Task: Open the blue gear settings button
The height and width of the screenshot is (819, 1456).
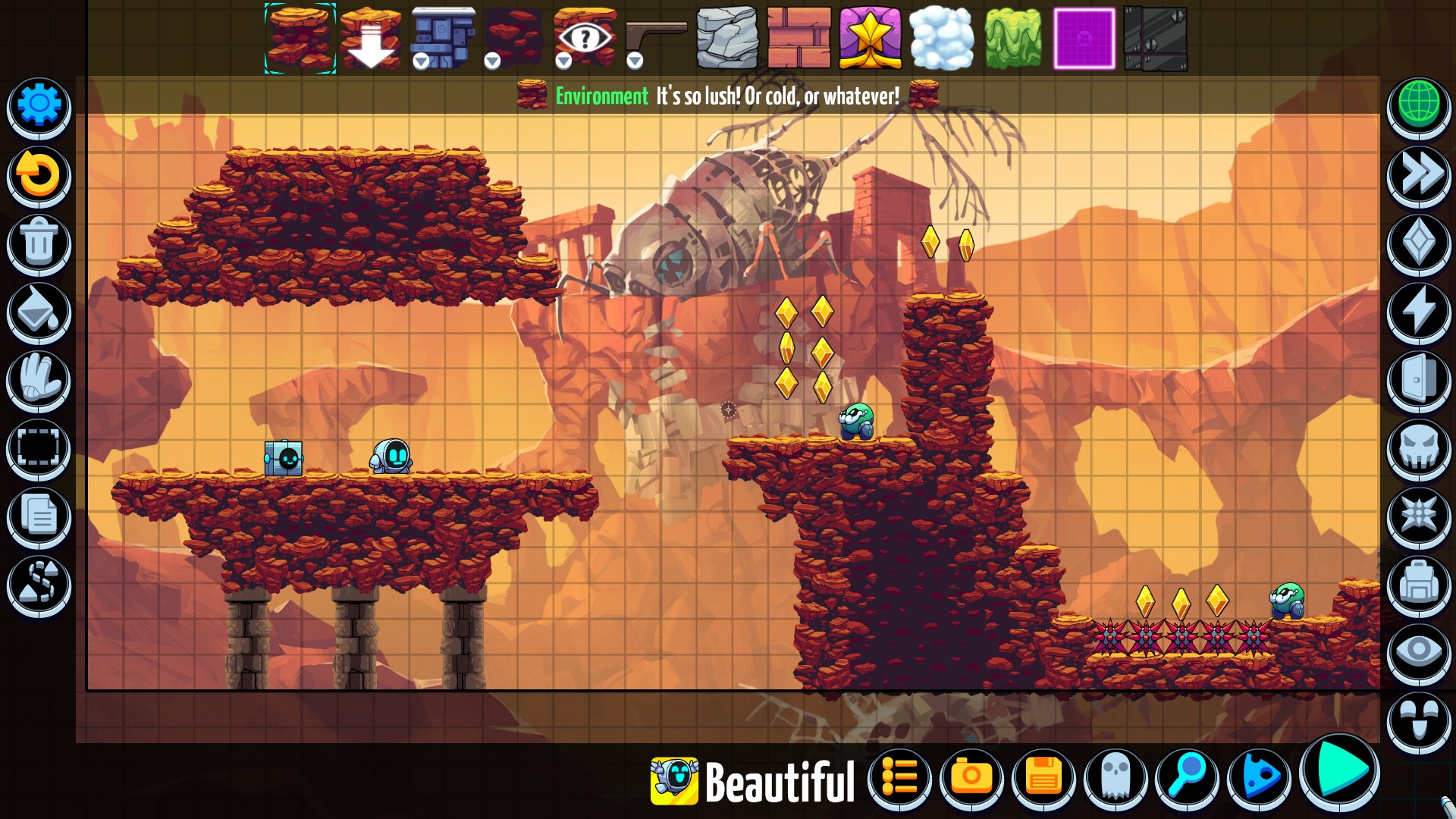Action: point(39,105)
